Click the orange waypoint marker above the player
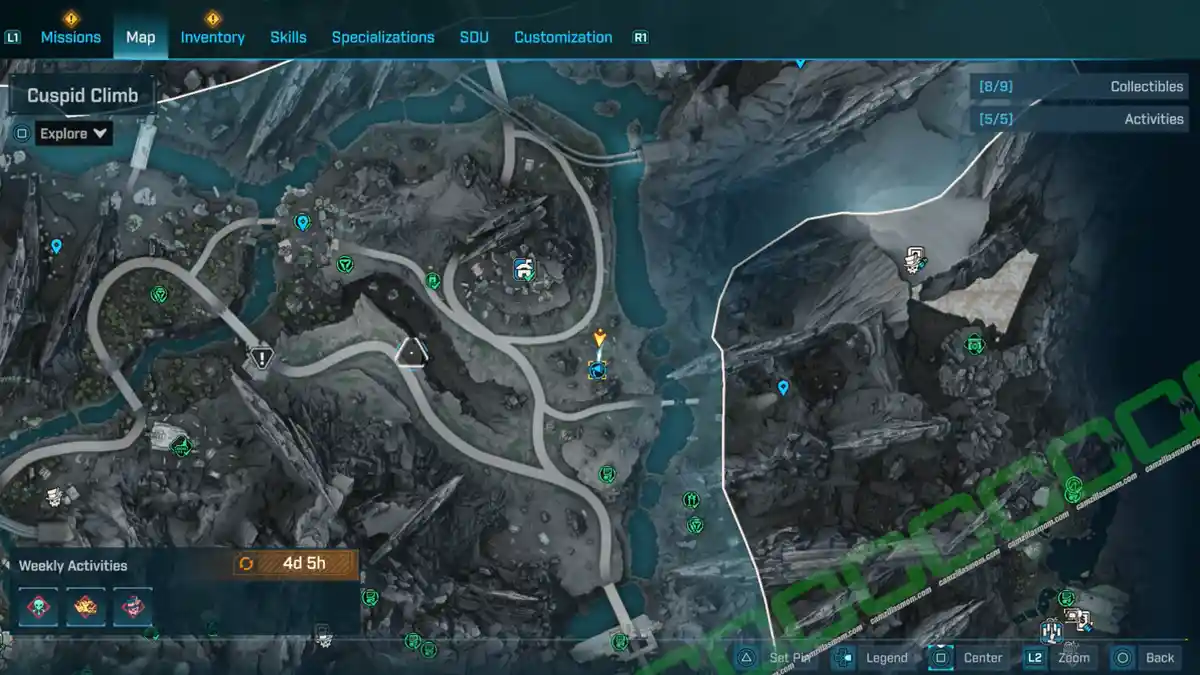 [599, 338]
